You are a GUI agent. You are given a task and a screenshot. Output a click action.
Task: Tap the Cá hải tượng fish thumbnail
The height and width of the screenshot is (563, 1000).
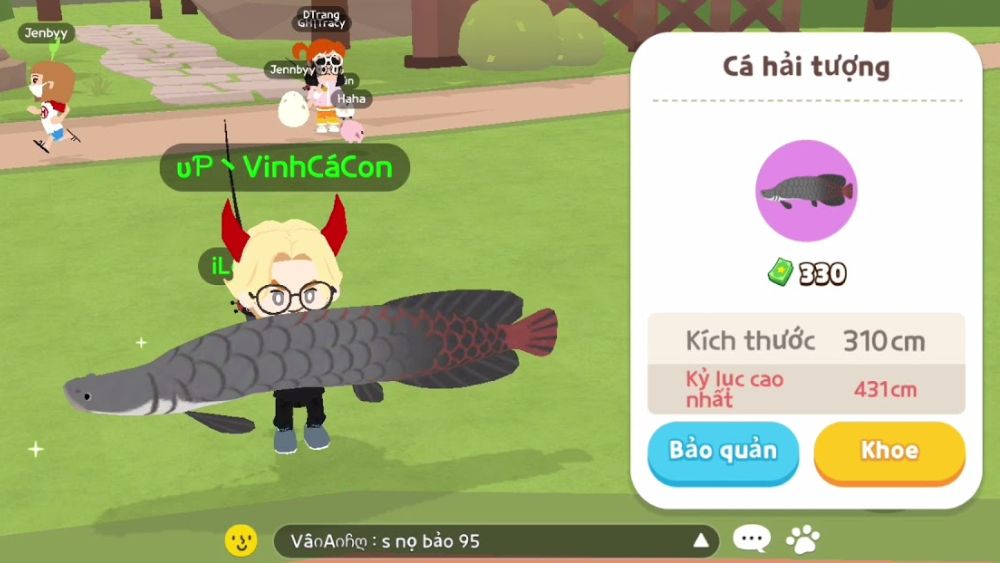tap(806, 191)
